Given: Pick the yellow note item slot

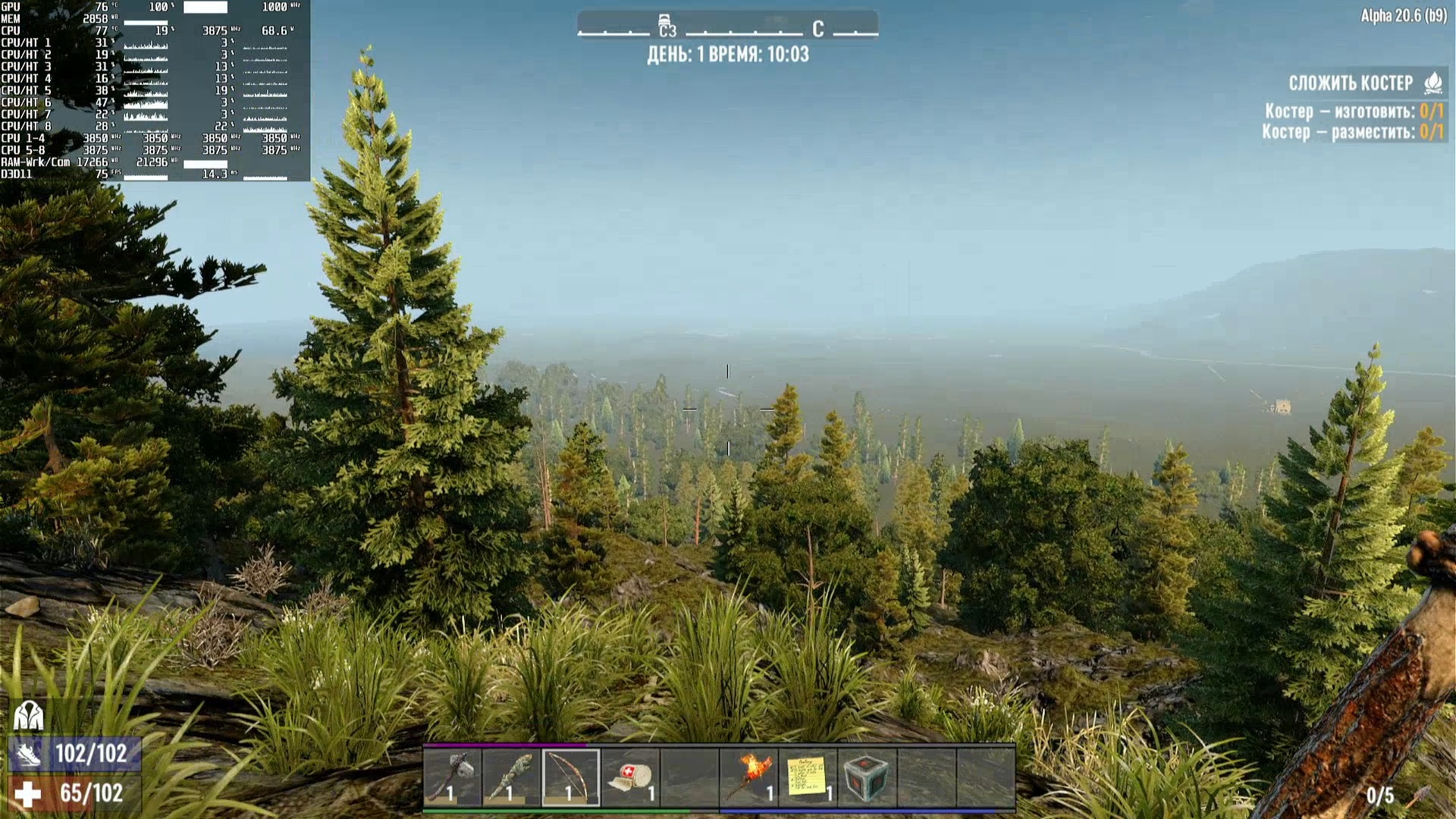Looking at the screenshot, I should pos(808,777).
